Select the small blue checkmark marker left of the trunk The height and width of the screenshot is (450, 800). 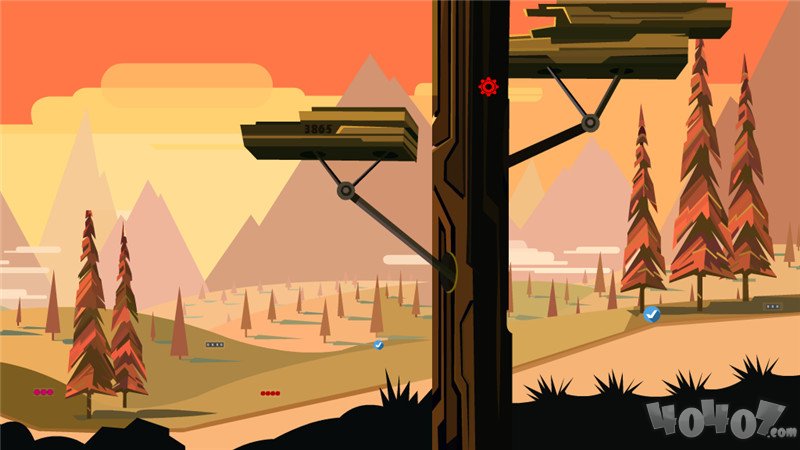coord(379,344)
